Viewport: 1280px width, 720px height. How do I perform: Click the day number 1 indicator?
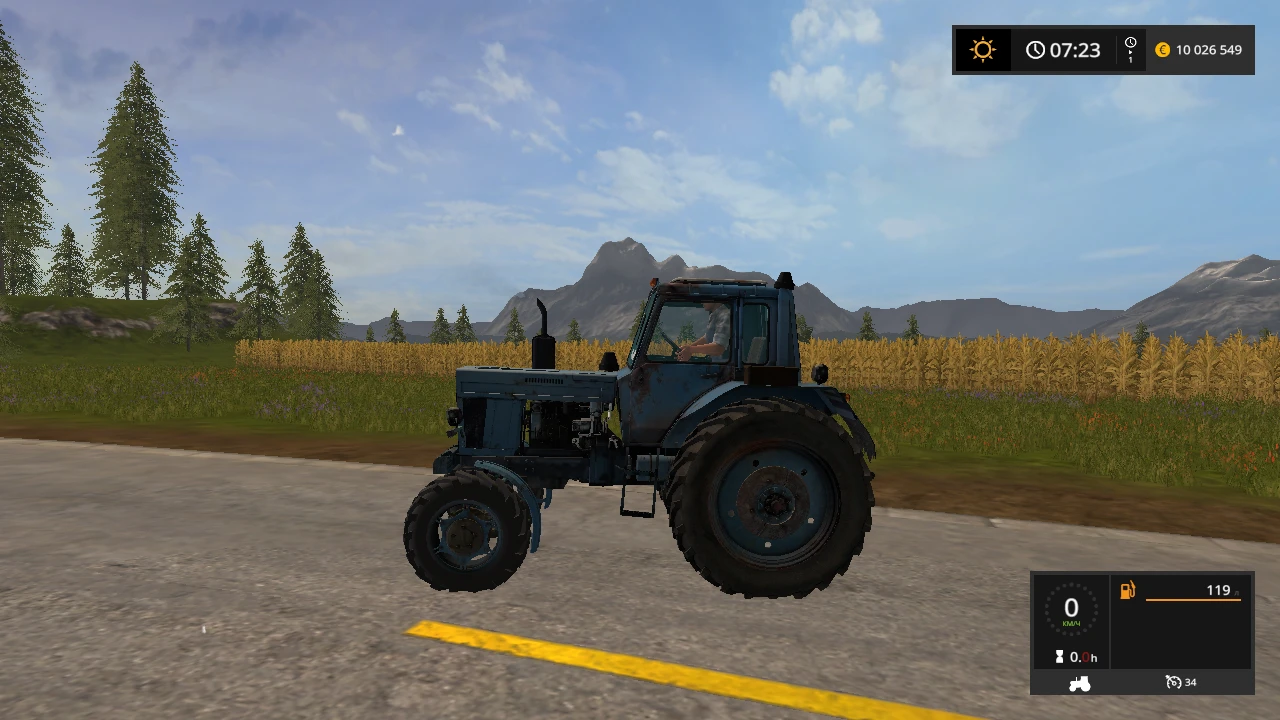point(1130,62)
